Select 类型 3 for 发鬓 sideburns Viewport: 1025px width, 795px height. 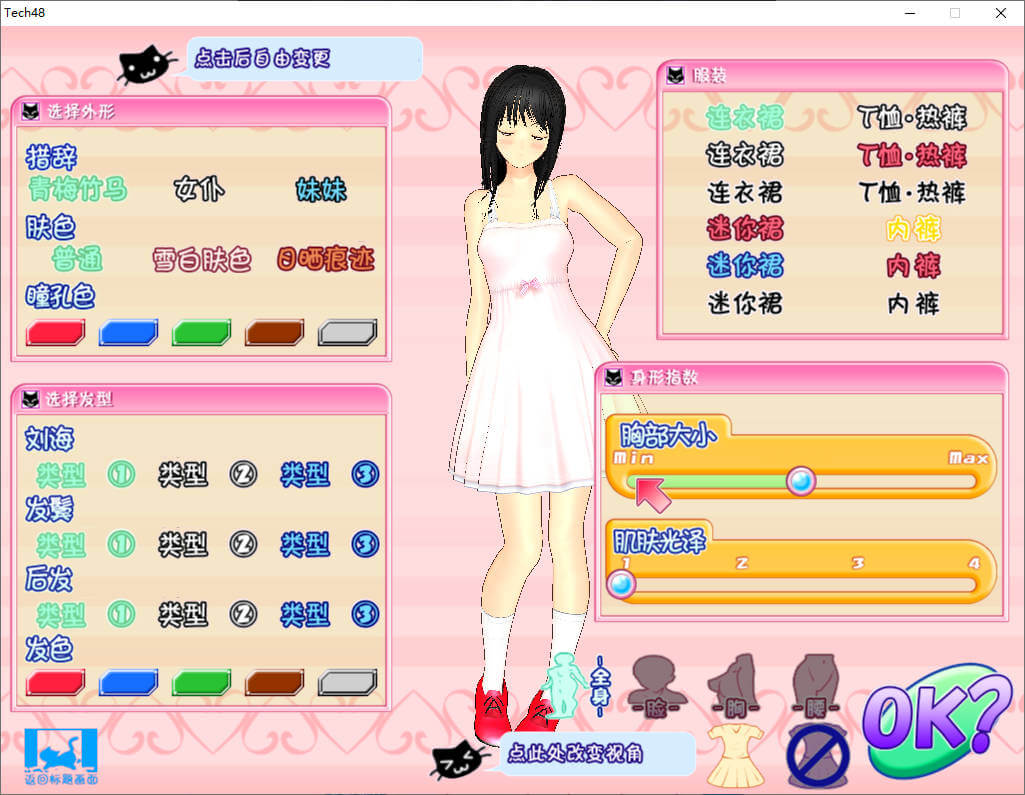point(329,544)
